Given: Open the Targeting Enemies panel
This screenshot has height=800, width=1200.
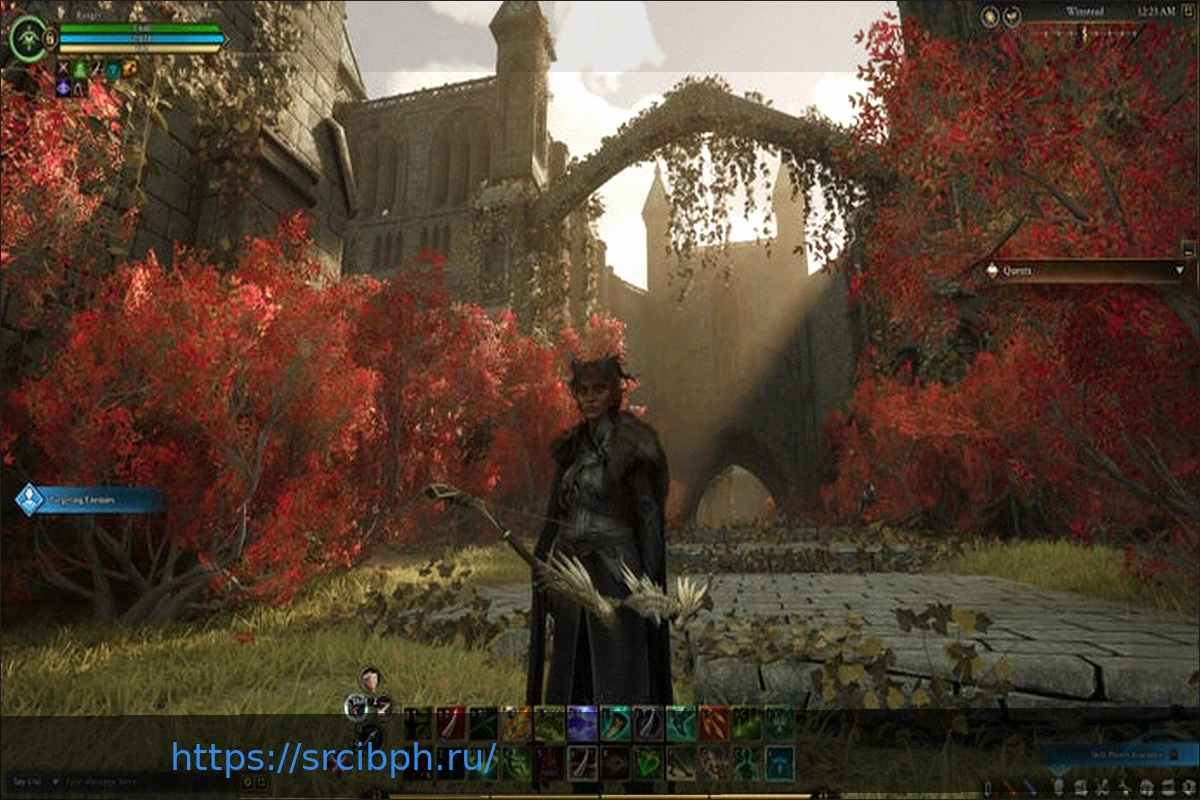Looking at the screenshot, I should pos(88,499).
